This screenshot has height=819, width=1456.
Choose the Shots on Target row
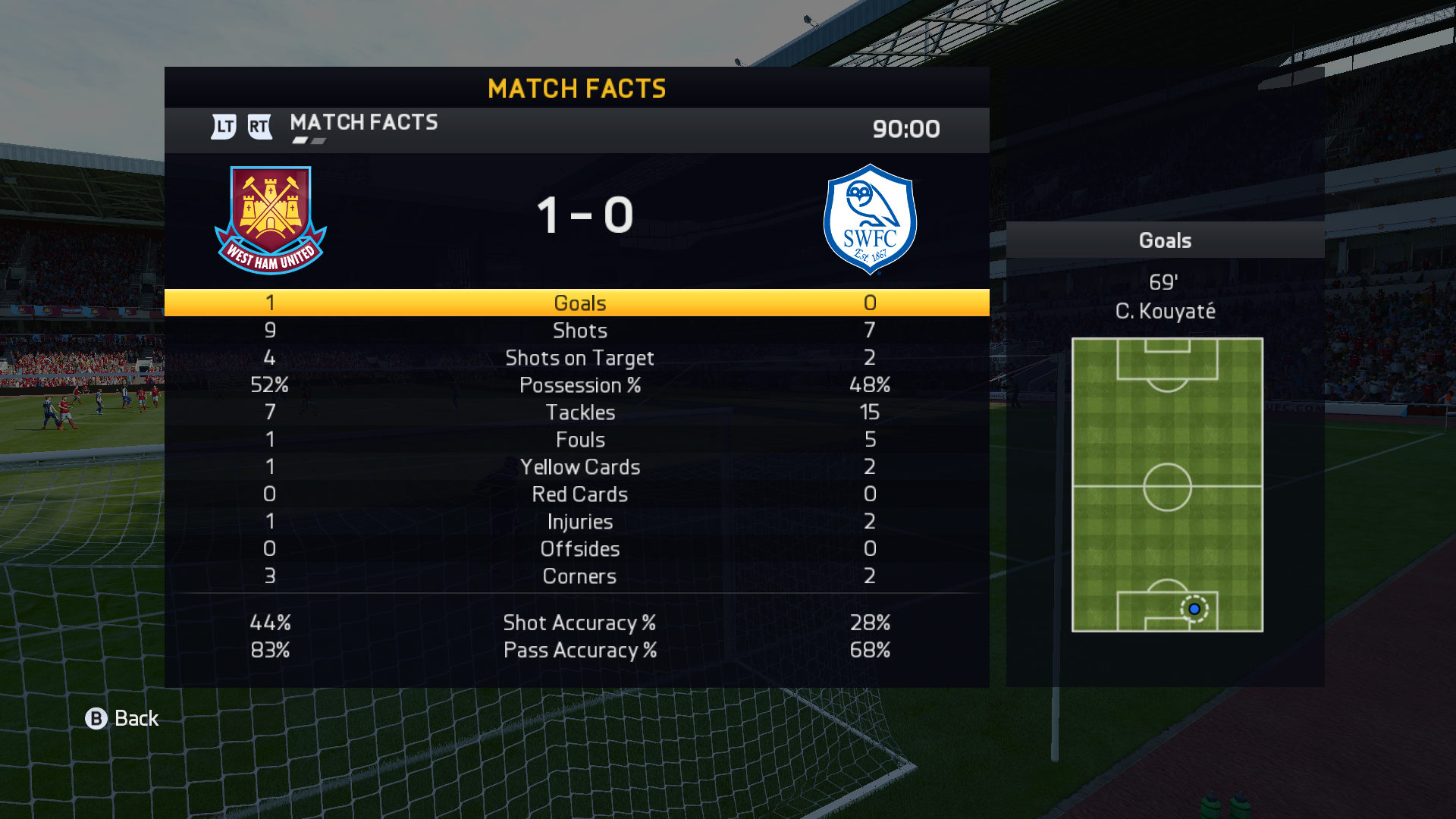(x=579, y=358)
